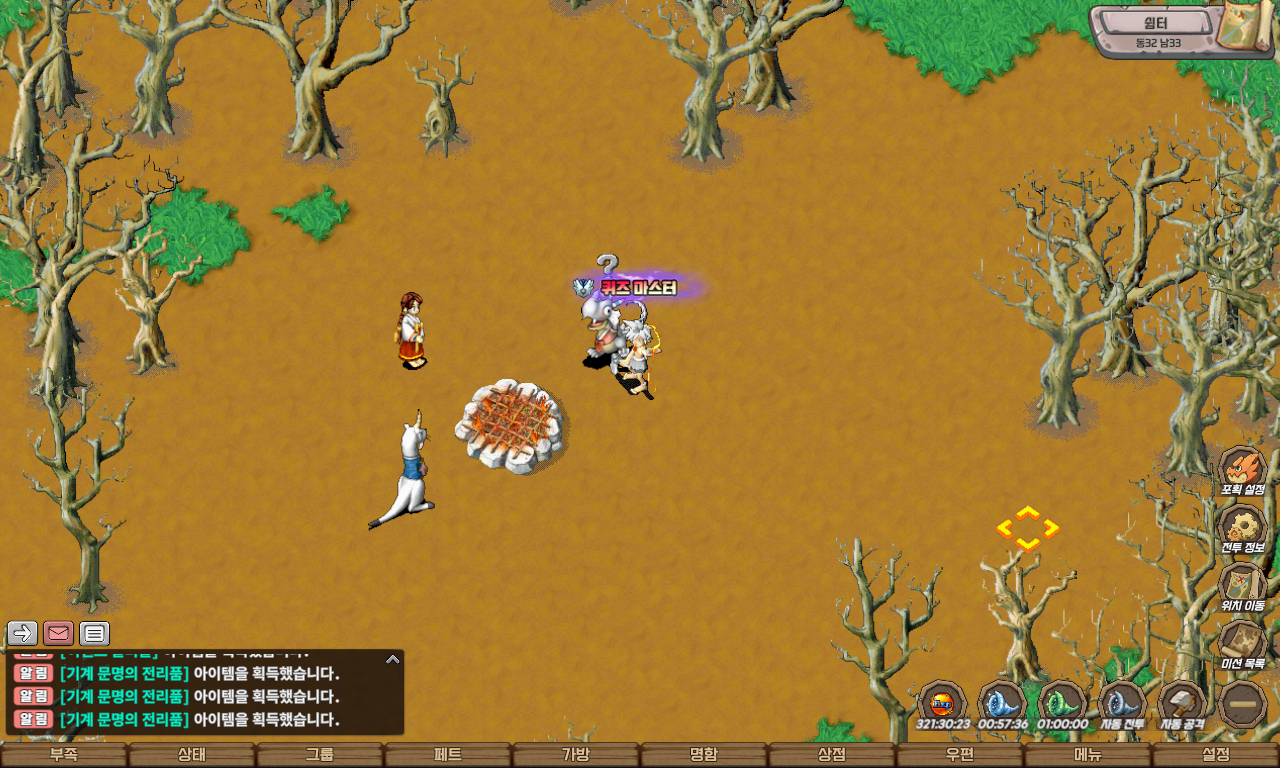Click the 위치 이동 location move icon
The image size is (1280, 768).
point(1242,585)
